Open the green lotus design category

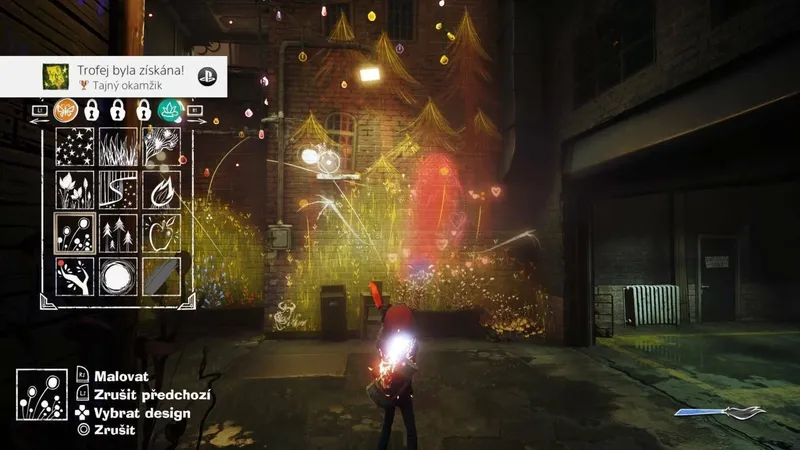[168, 109]
